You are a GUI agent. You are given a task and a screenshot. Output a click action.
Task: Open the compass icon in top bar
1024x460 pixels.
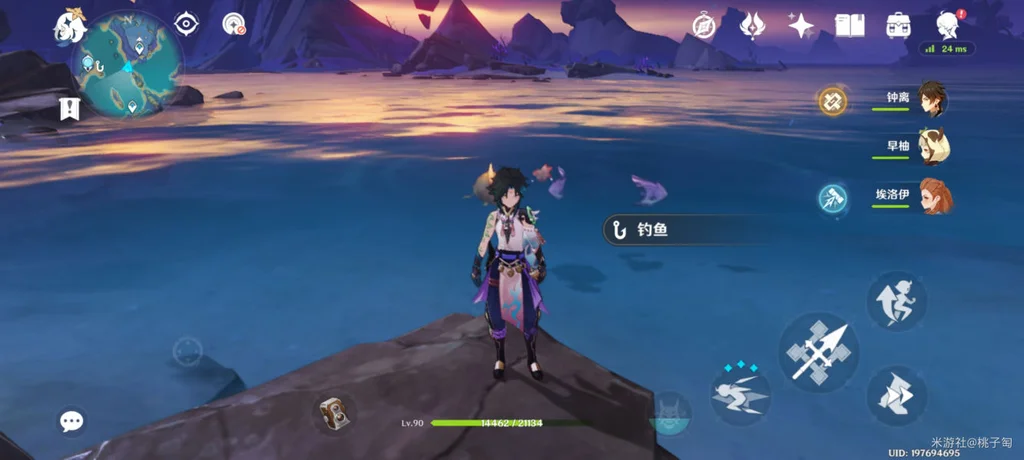point(706,25)
